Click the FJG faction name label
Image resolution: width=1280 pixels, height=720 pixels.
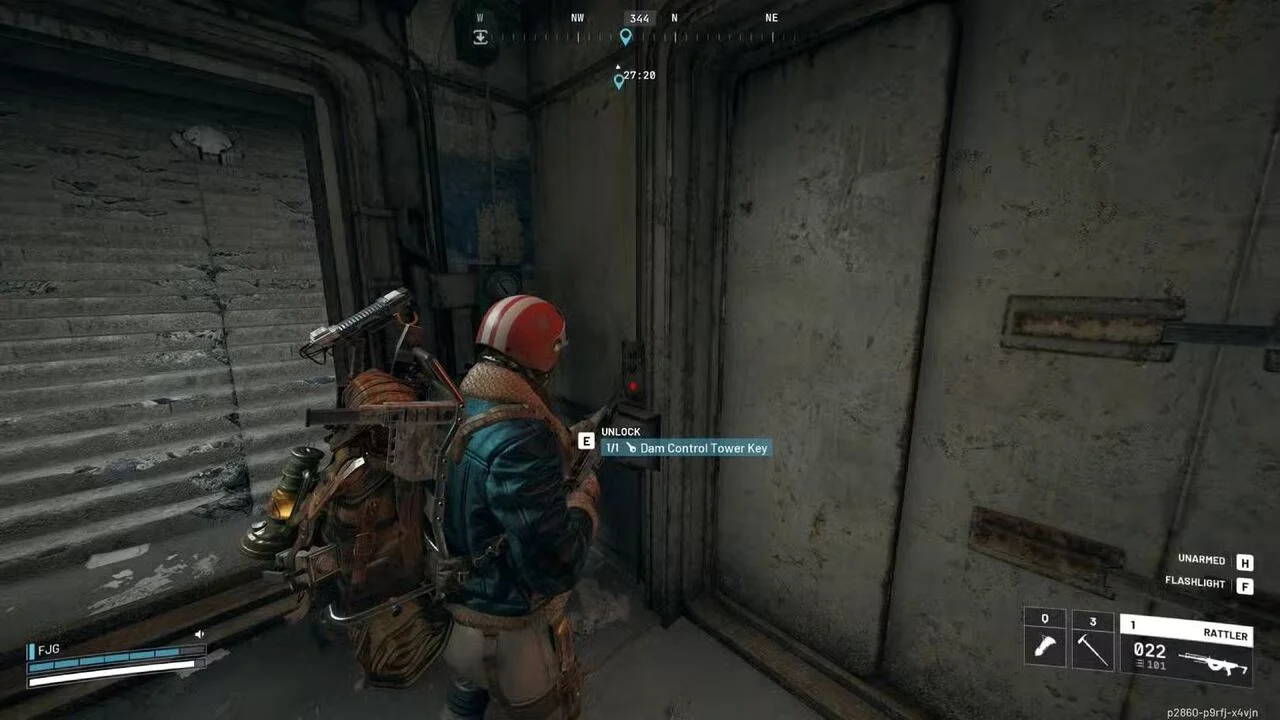click(48, 650)
